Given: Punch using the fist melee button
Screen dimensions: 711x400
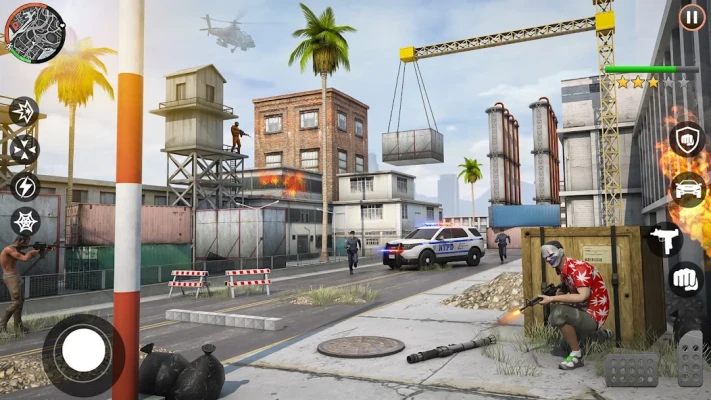Looking at the screenshot, I should tap(687, 279).
